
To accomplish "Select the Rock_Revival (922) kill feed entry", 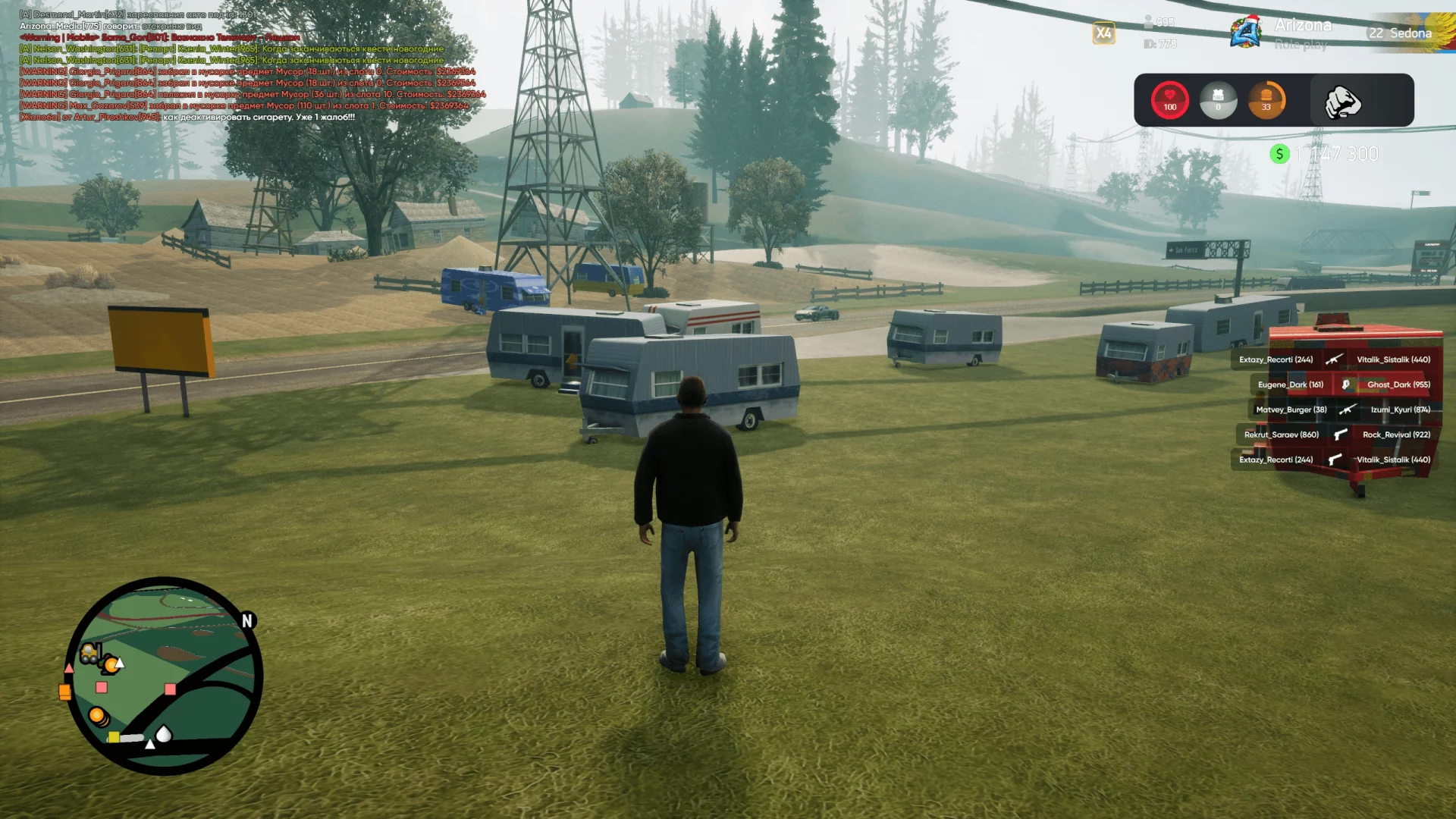I will coord(1396,435).
